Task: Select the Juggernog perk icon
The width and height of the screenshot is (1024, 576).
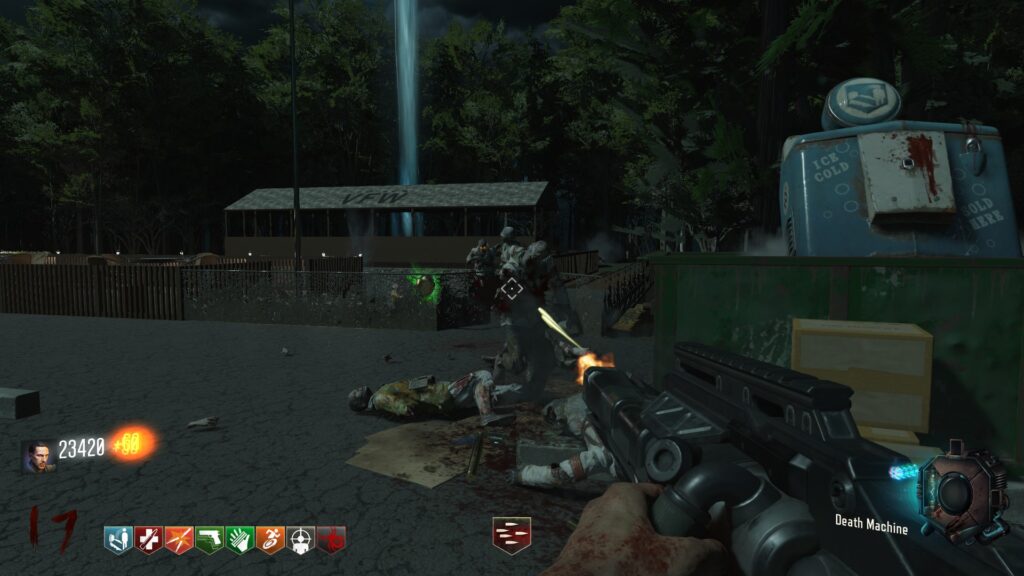Action: click(x=148, y=540)
